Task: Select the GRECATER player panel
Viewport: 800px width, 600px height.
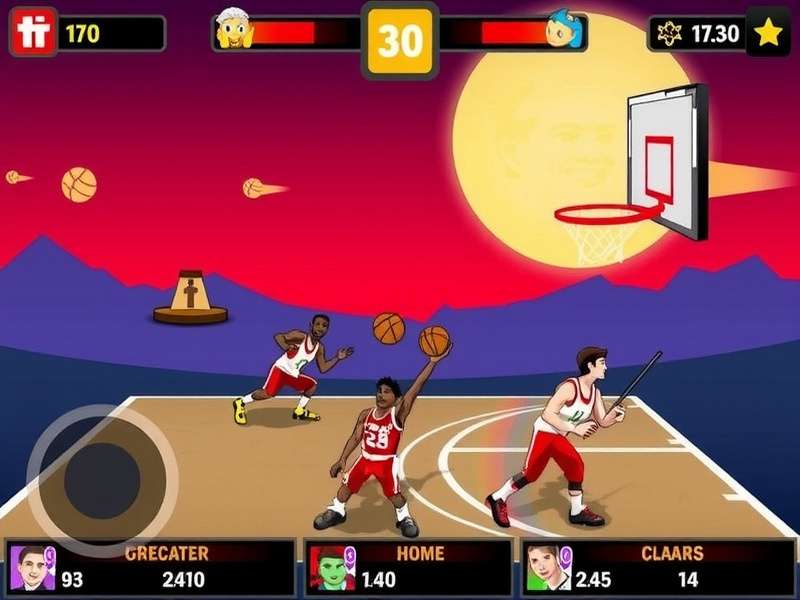Action: tap(151, 567)
